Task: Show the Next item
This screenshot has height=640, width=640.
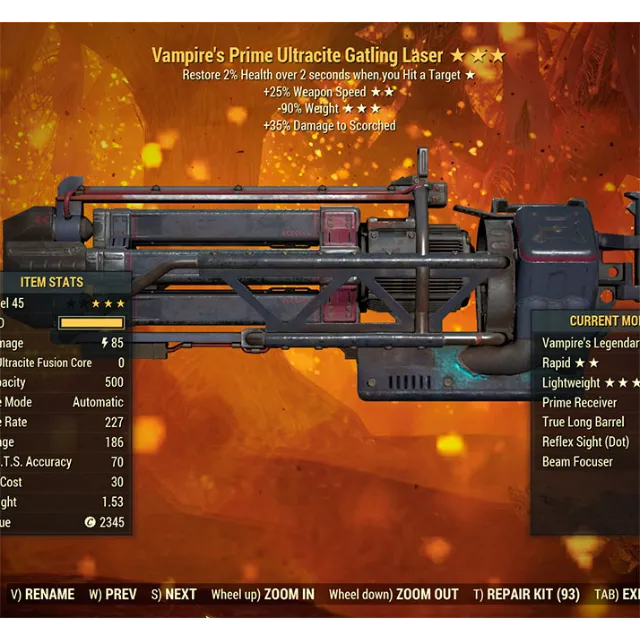Action: 174,594
